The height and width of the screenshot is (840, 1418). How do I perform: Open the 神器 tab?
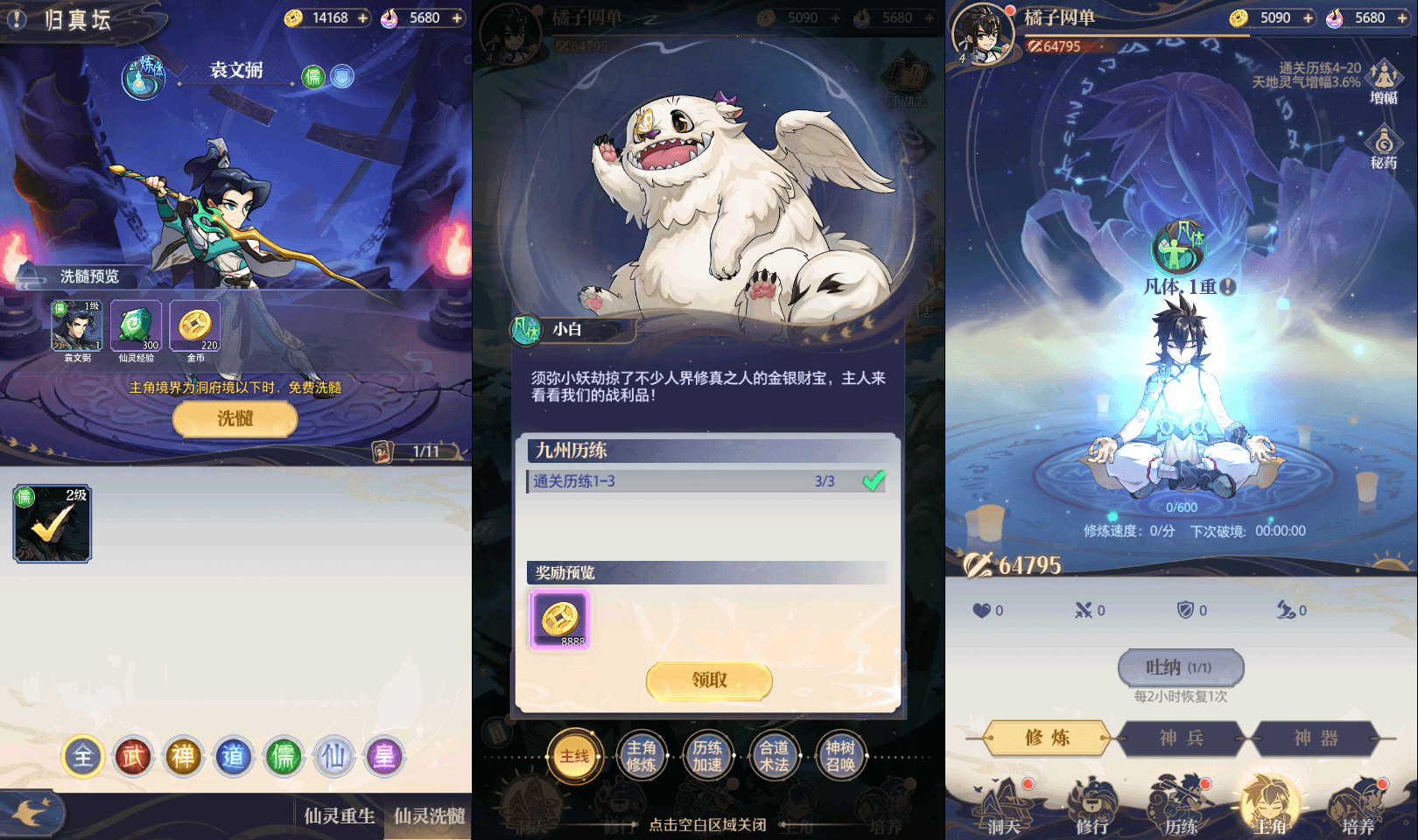coord(1316,738)
